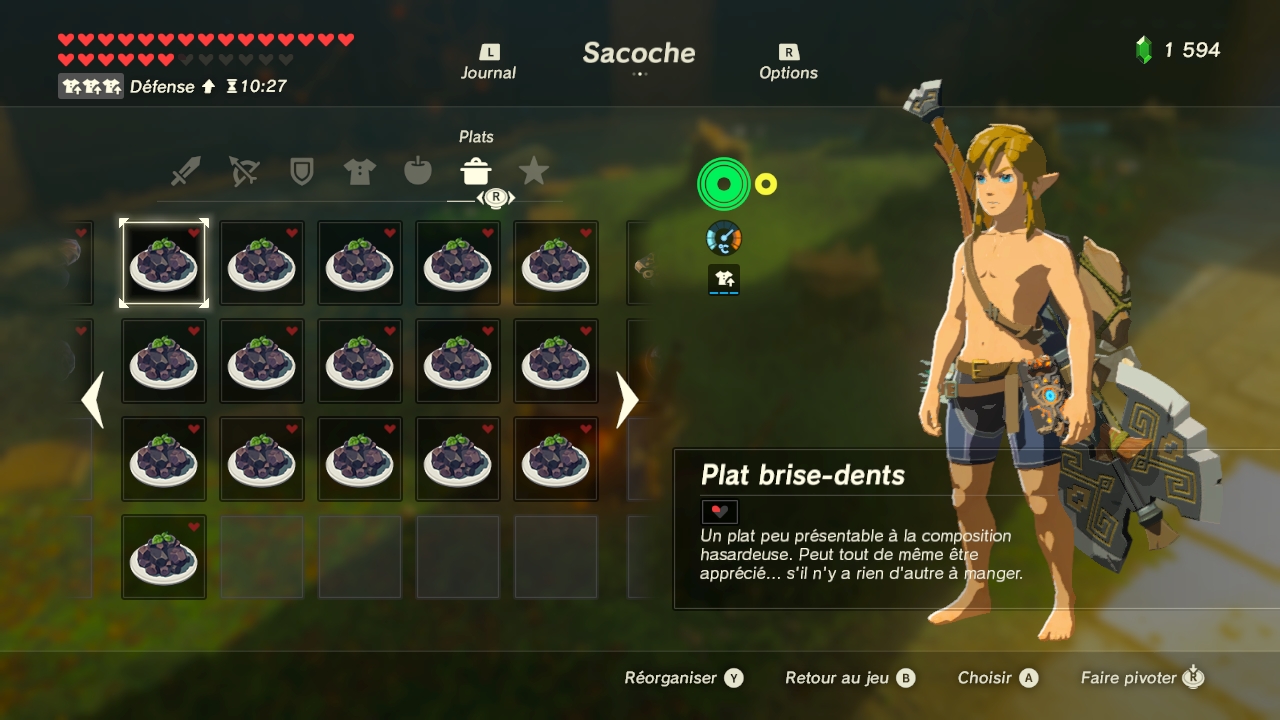Viewport: 1280px width, 720px height.
Task: Select the lone dish in the bottom row
Action: pyautogui.click(x=164, y=557)
